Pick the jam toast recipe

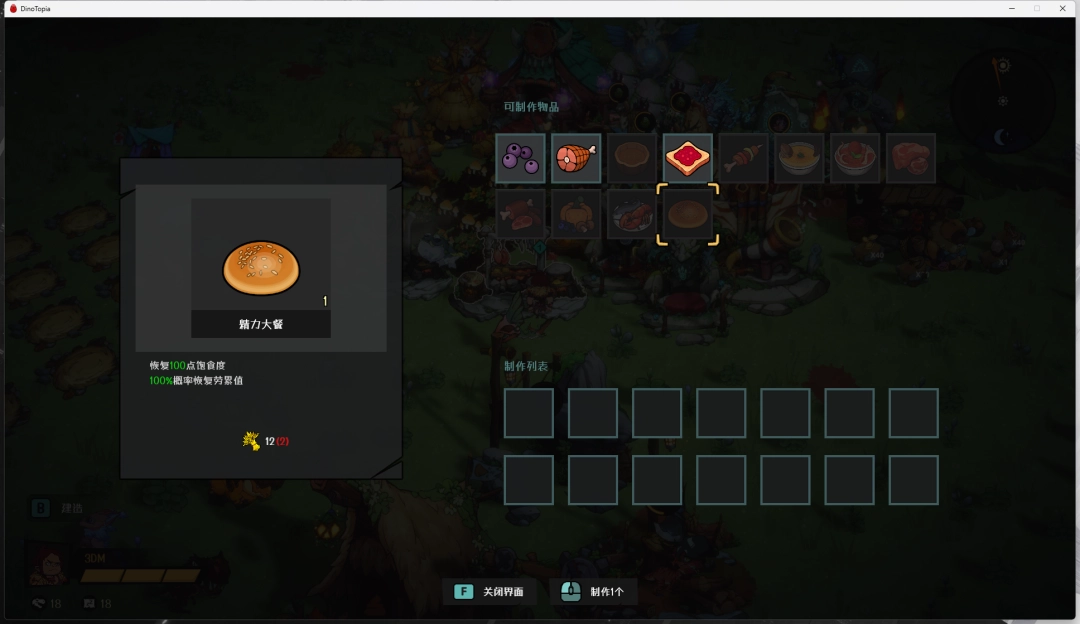pos(688,158)
